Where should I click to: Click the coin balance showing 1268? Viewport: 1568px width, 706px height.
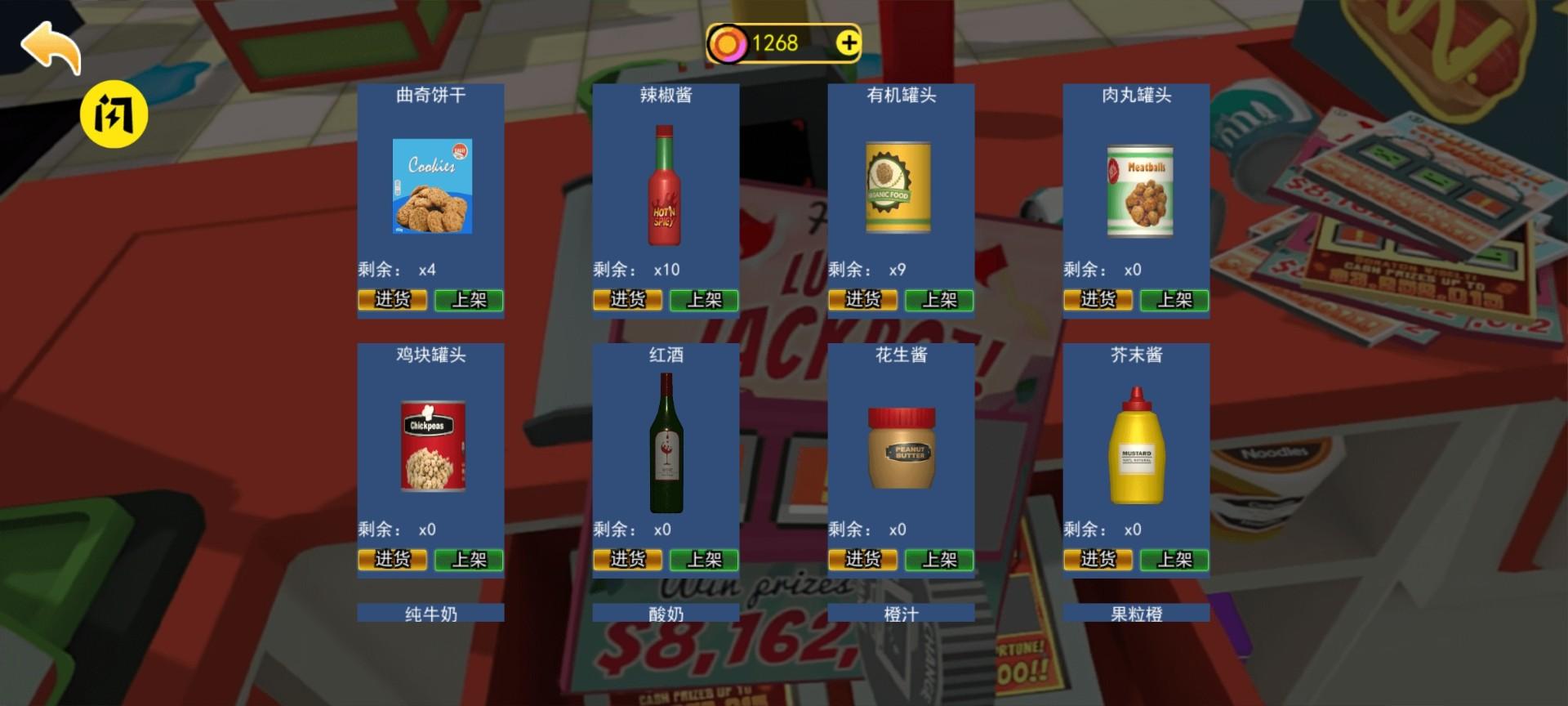coord(774,43)
